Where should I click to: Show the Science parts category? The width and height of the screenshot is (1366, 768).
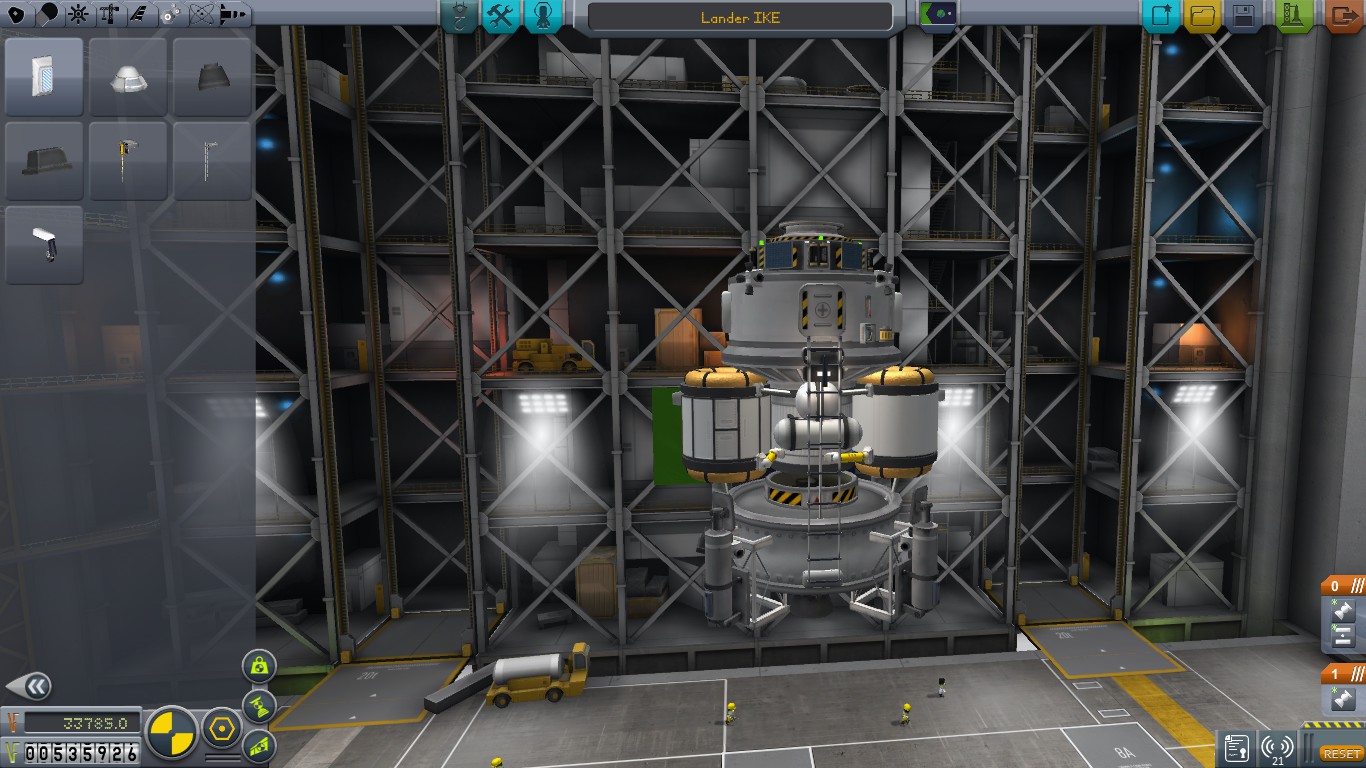pos(201,14)
